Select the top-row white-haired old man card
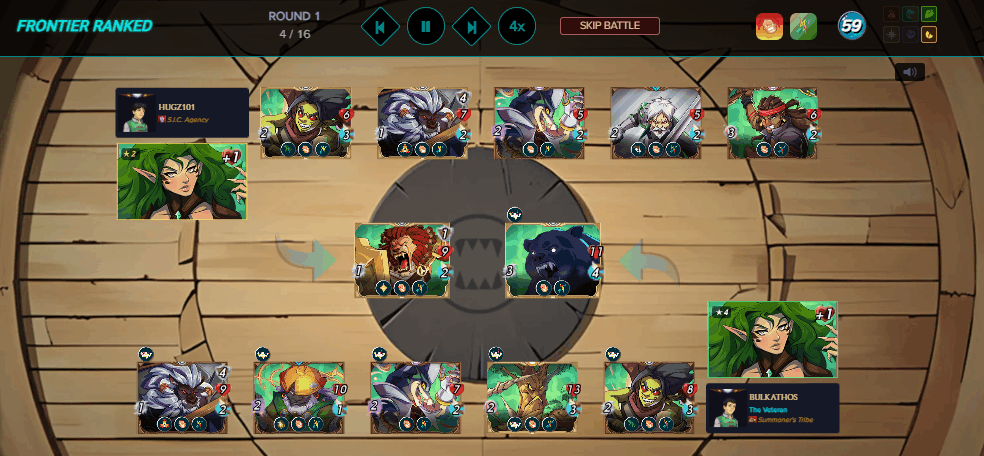984x456 pixels. click(x=656, y=123)
